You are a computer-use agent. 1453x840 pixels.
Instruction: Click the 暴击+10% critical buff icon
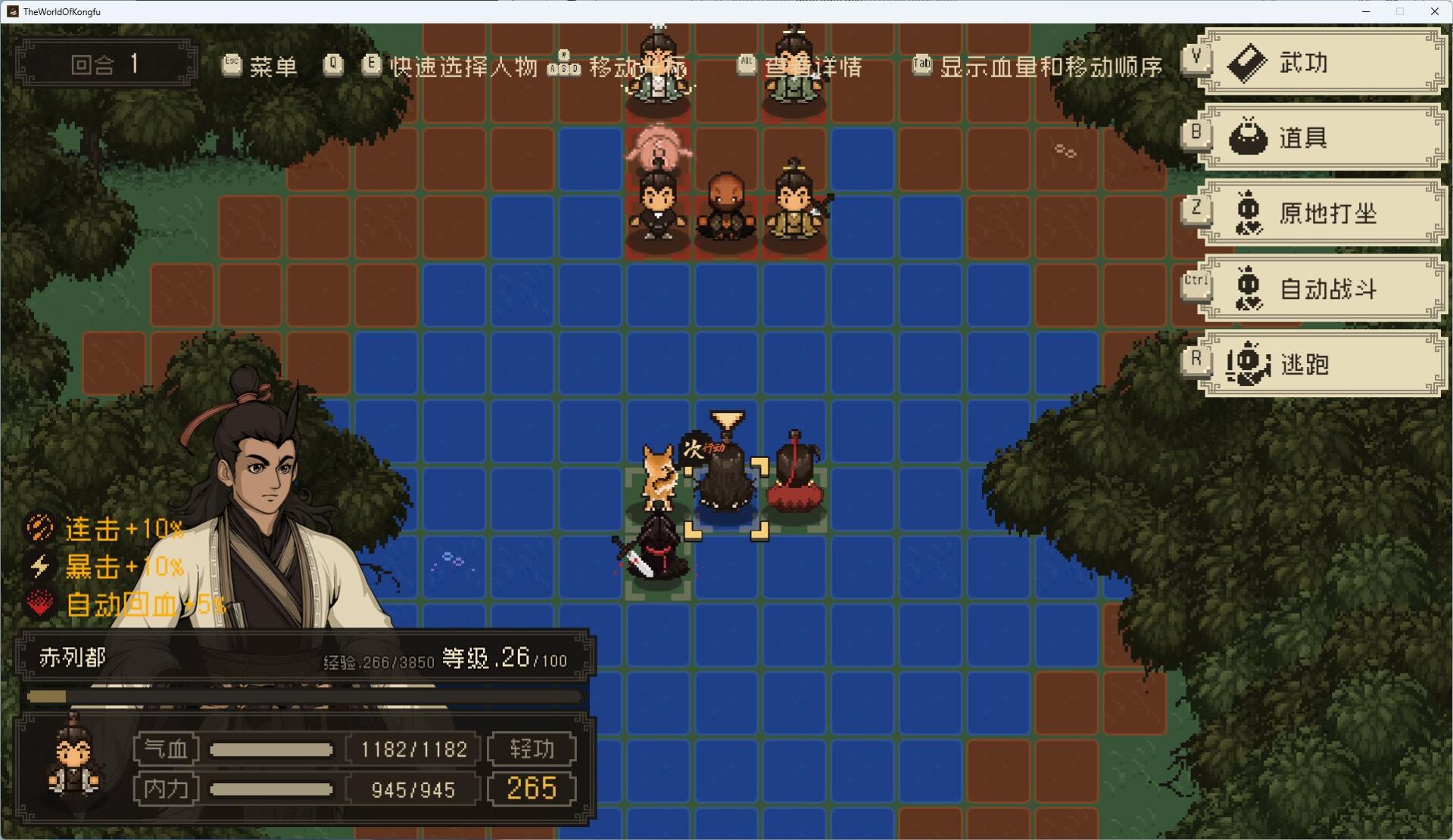39,566
